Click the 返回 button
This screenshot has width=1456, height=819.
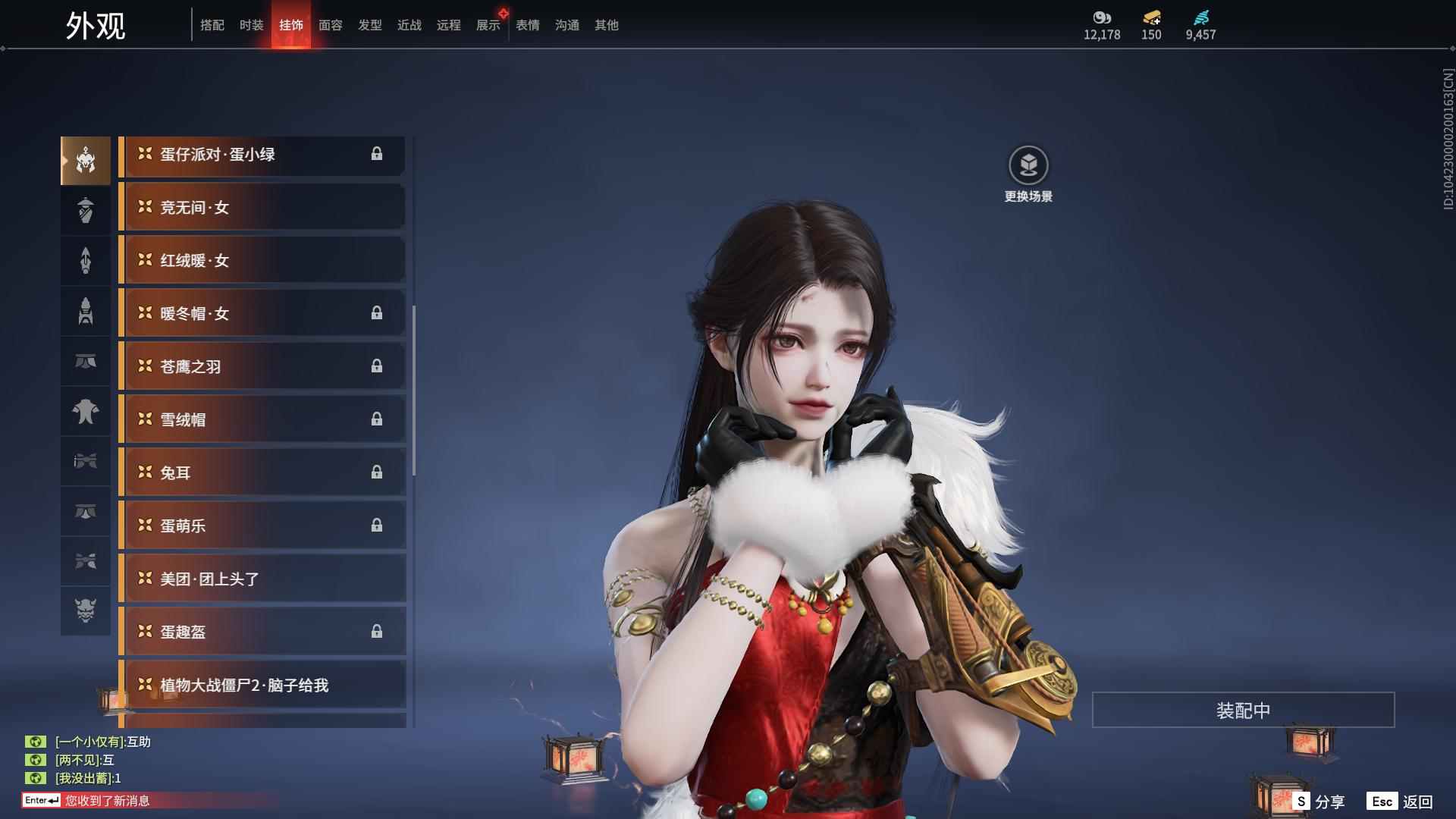click(1401, 802)
